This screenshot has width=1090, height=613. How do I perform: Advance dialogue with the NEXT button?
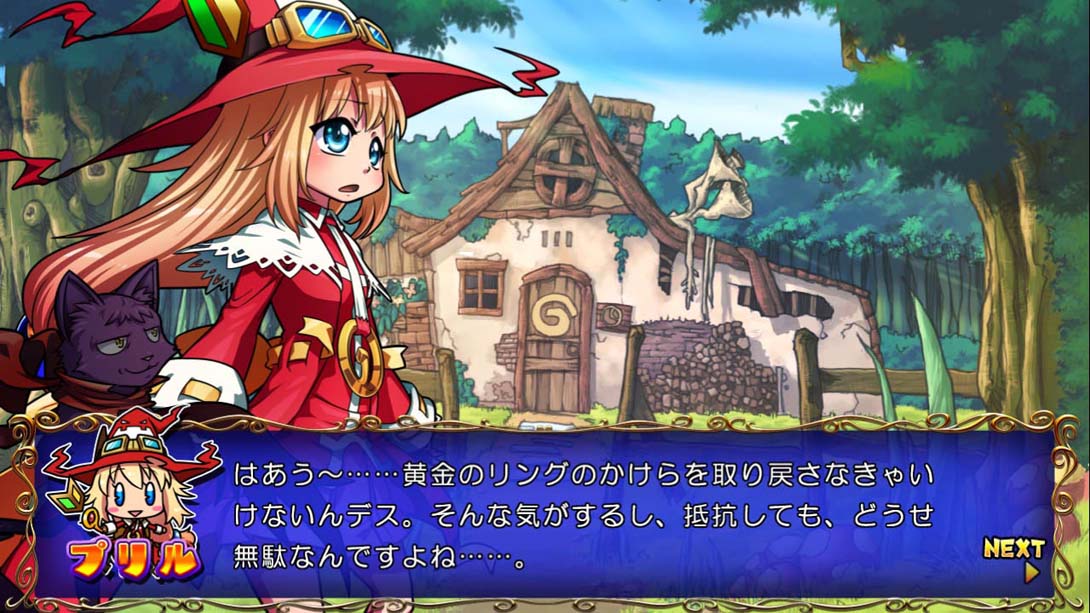click(x=1014, y=556)
